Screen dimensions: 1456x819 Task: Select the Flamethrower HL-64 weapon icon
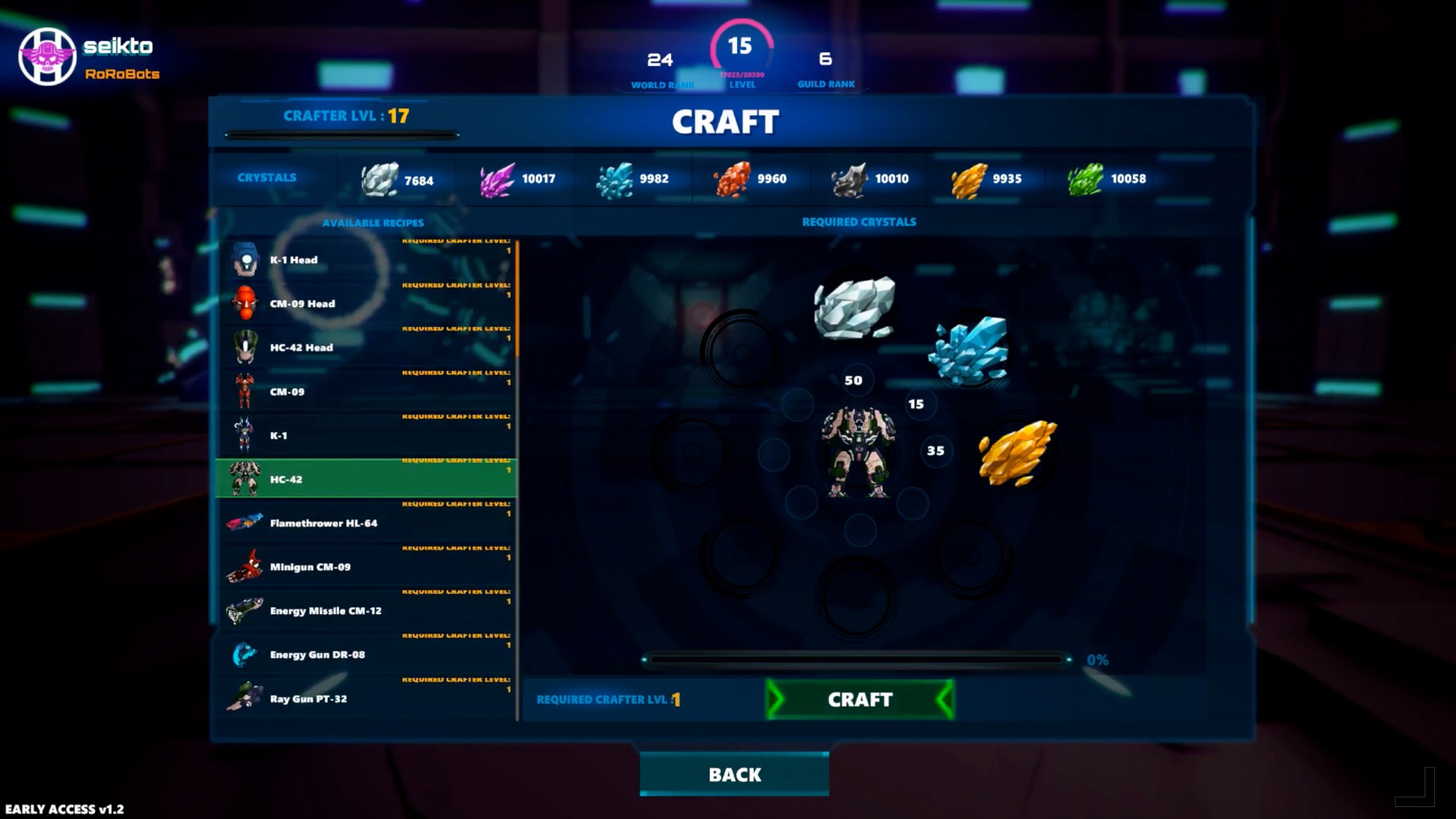pyautogui.click(x=243, y=522)
